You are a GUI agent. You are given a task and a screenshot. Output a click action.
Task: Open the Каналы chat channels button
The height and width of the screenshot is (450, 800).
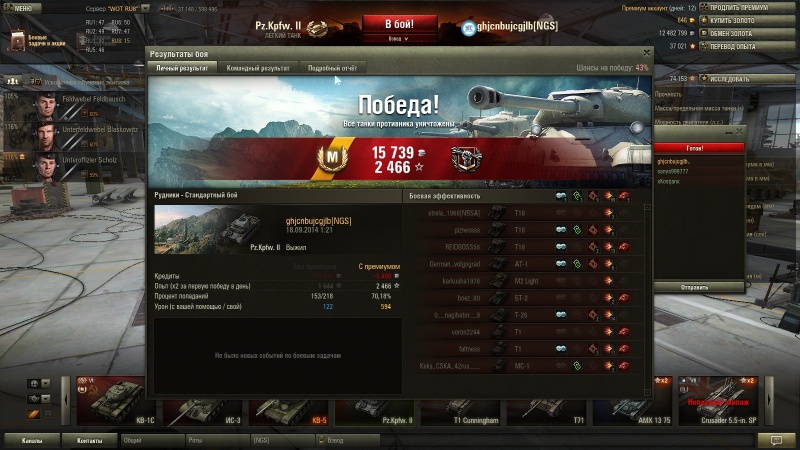tap(31, 440)
